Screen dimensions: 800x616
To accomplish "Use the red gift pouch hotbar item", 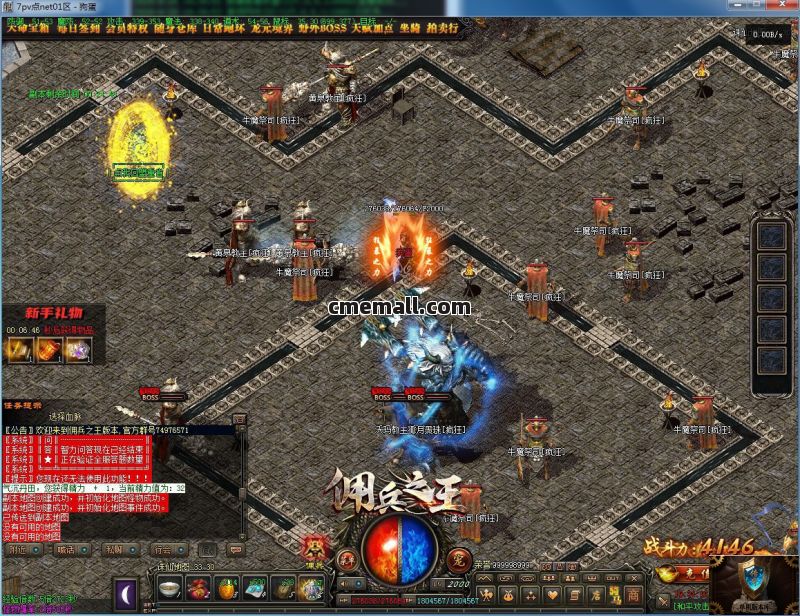I will [x=198, y=589].
